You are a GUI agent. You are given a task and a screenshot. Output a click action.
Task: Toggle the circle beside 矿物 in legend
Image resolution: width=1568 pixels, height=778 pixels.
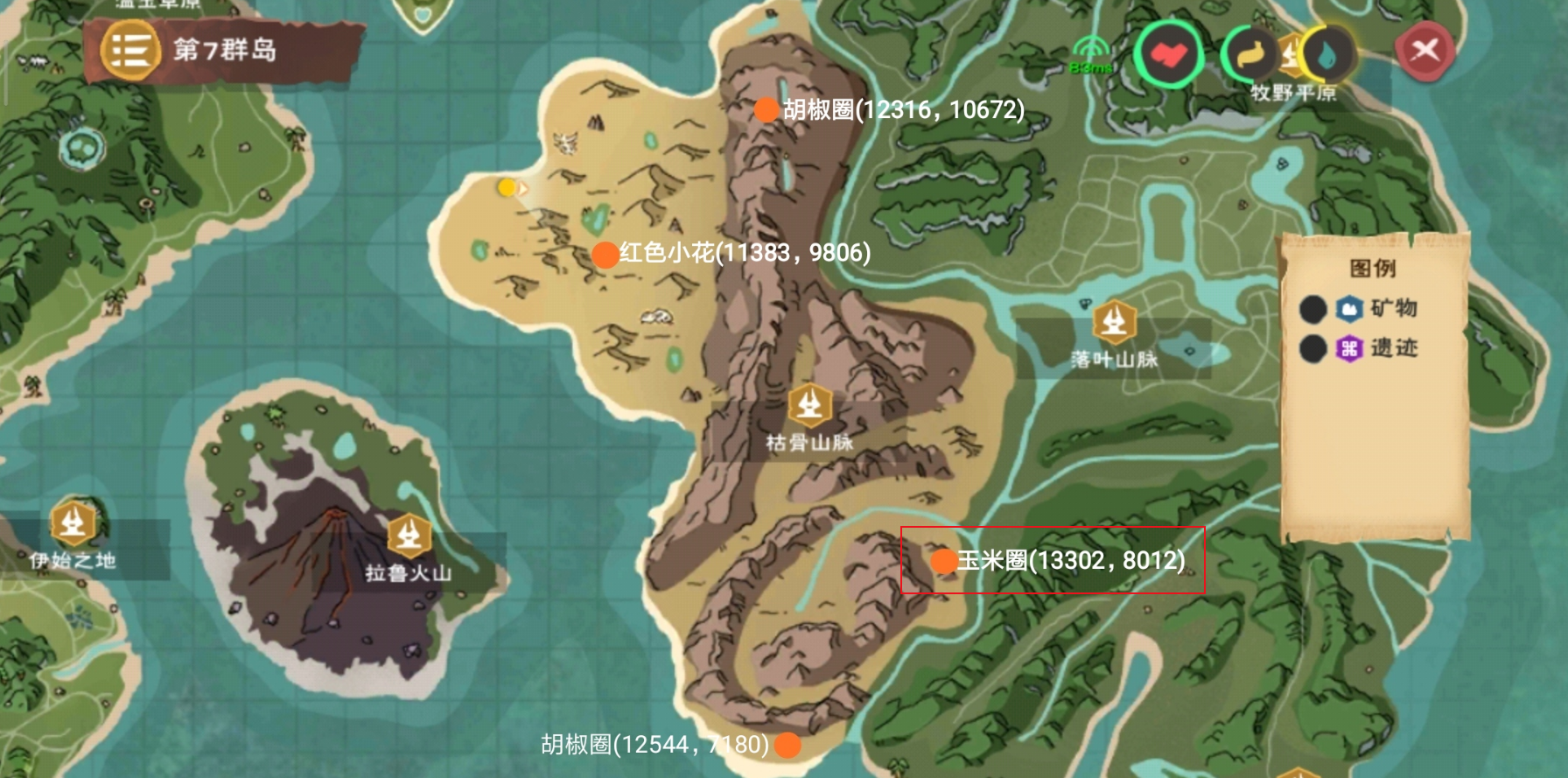click(x=1312, y=310)
